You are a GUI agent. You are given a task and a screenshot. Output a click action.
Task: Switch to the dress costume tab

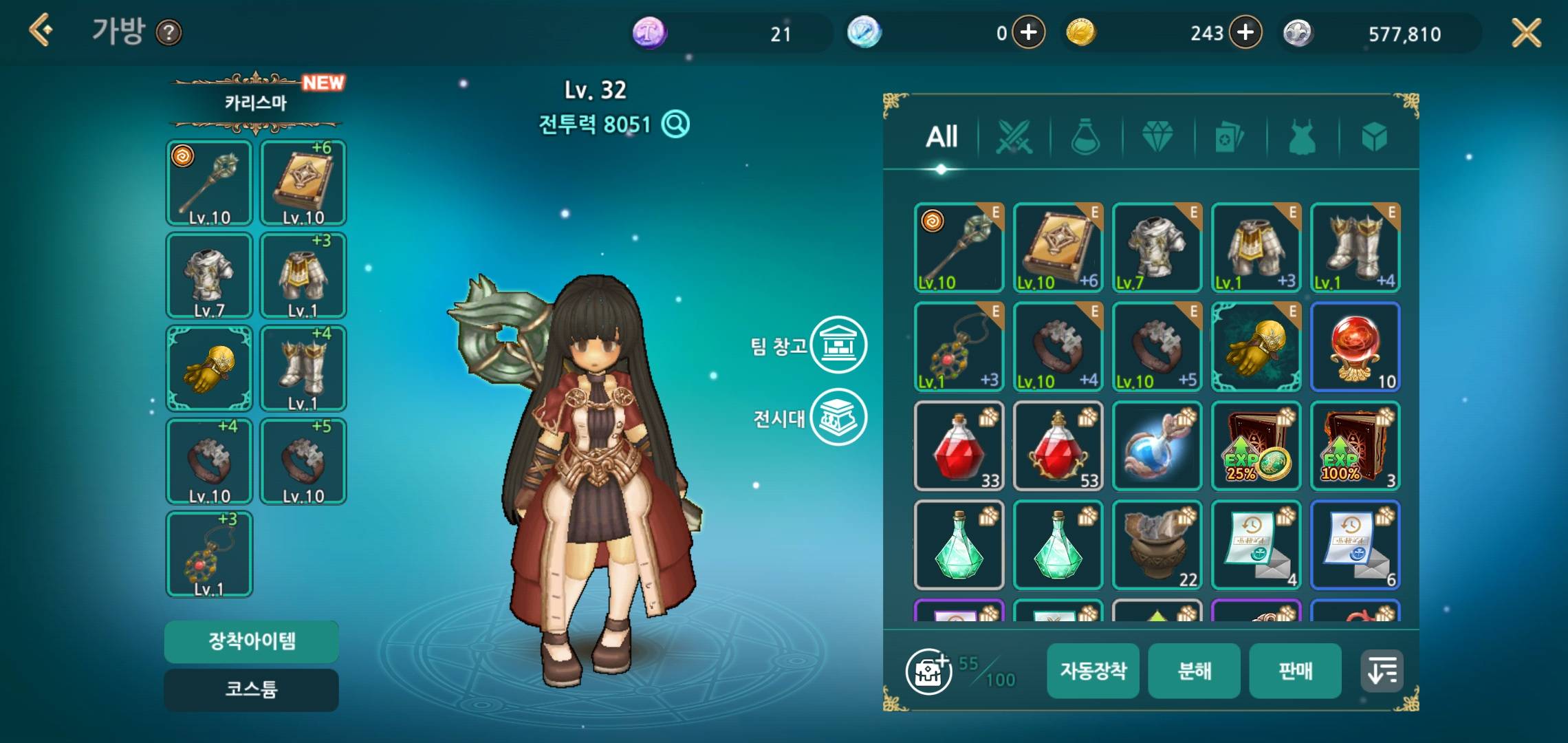tap(1302, 137)
